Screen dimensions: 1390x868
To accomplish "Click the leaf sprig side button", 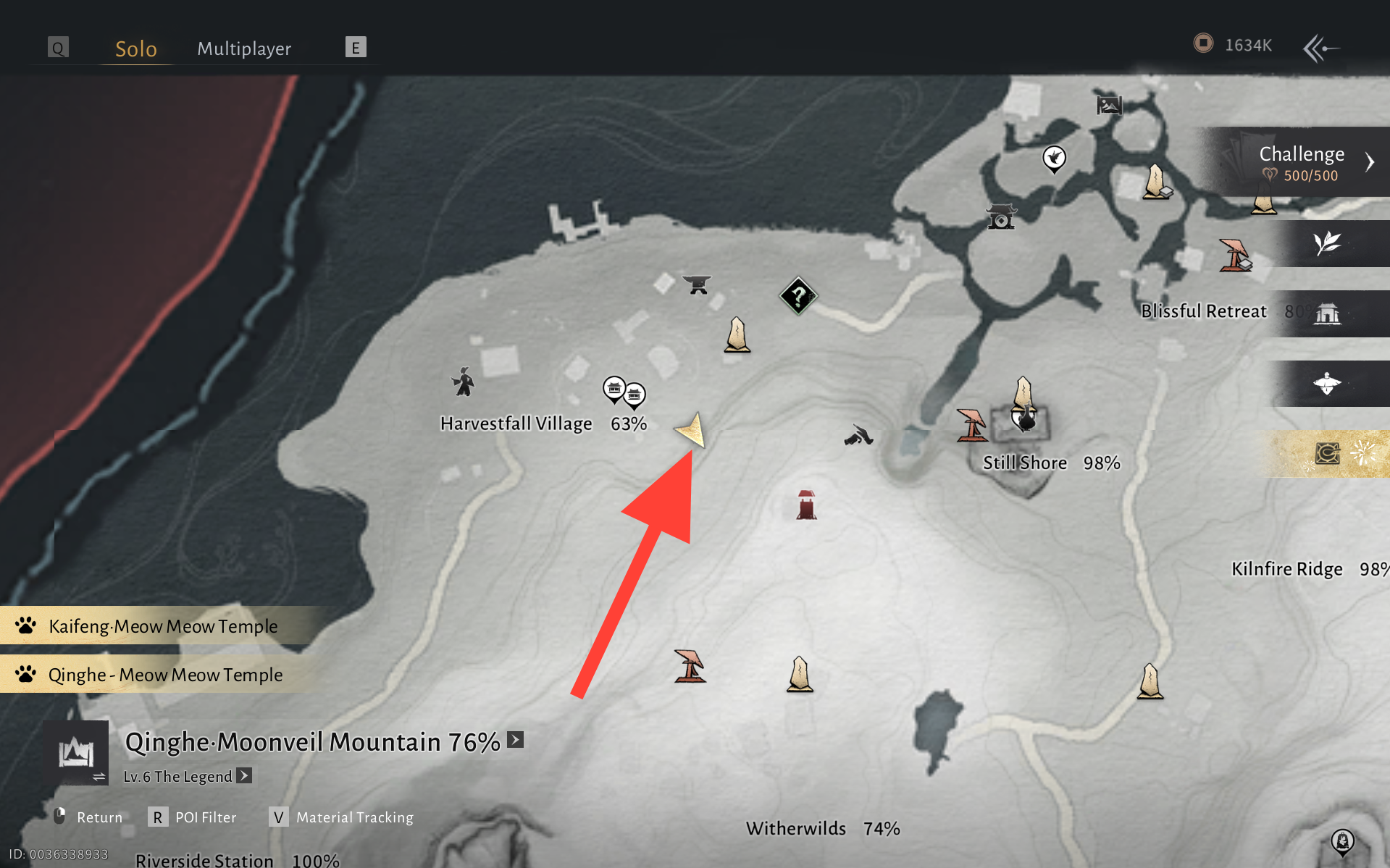I will tap(1328, 243).
